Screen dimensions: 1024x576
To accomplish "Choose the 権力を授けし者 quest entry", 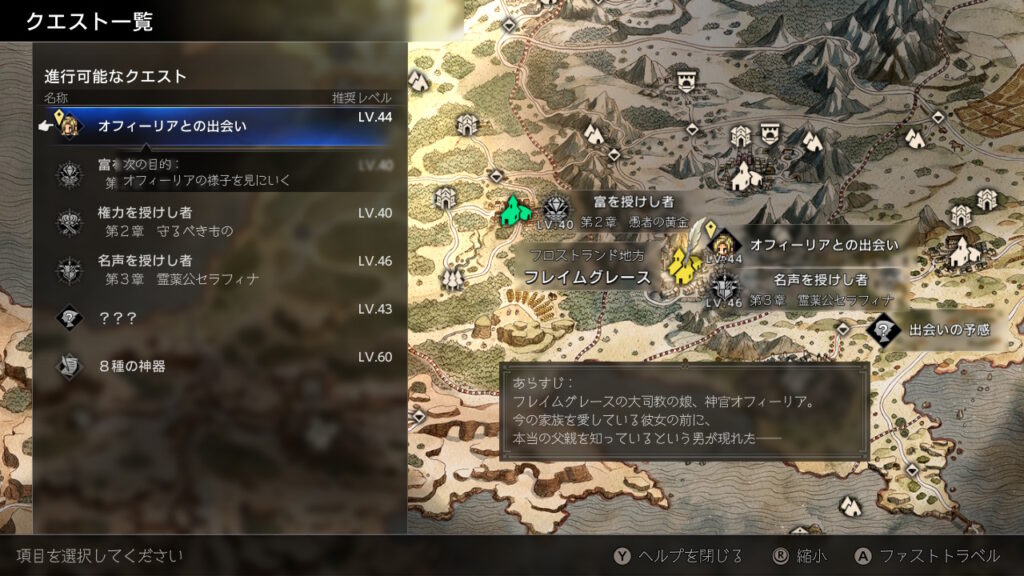I will click(220, 222).
